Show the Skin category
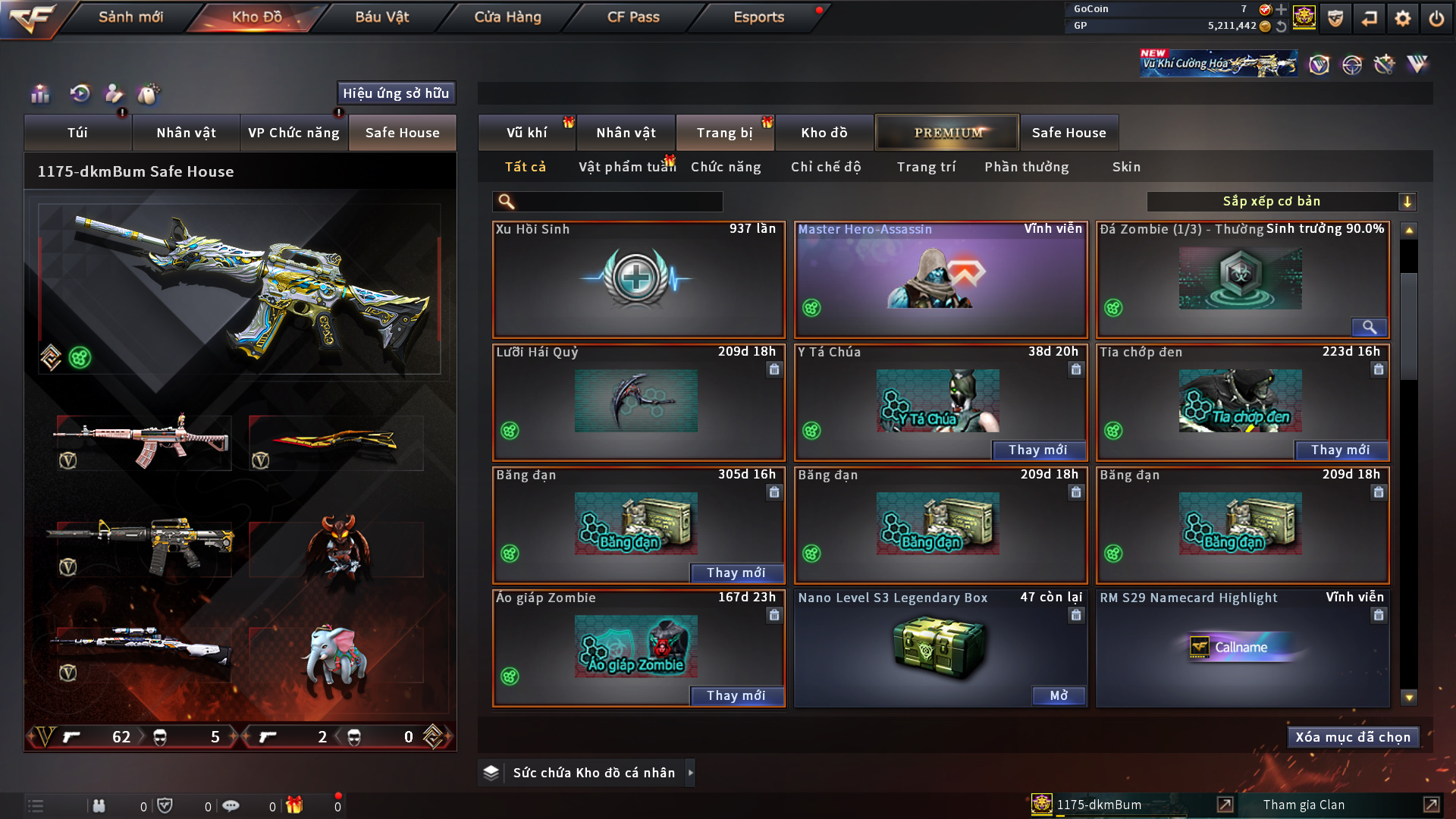Viewport: 1456px width, 819px height. (x=1126, y=167)
